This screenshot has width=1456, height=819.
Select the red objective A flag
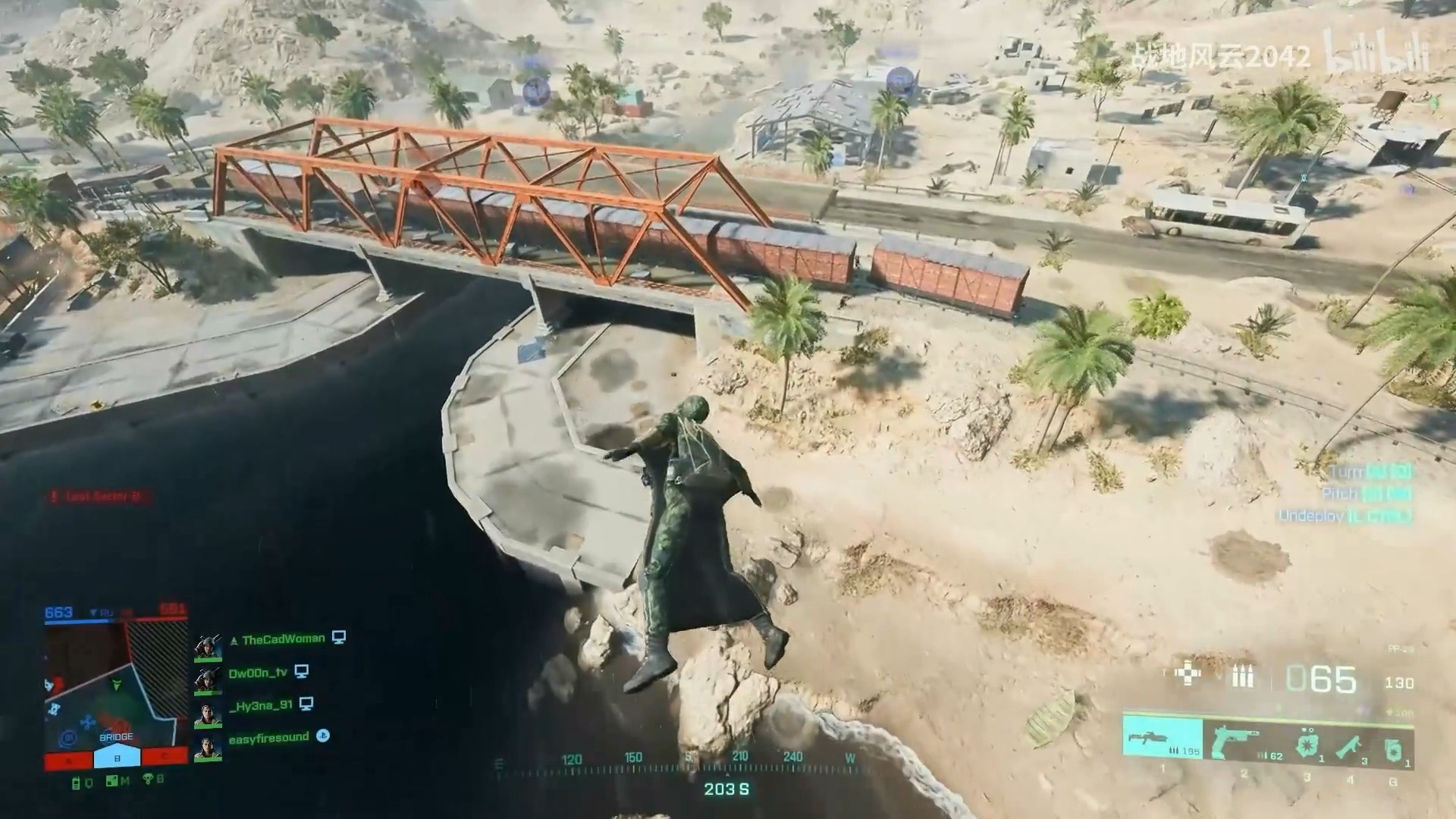coord(69,759)
